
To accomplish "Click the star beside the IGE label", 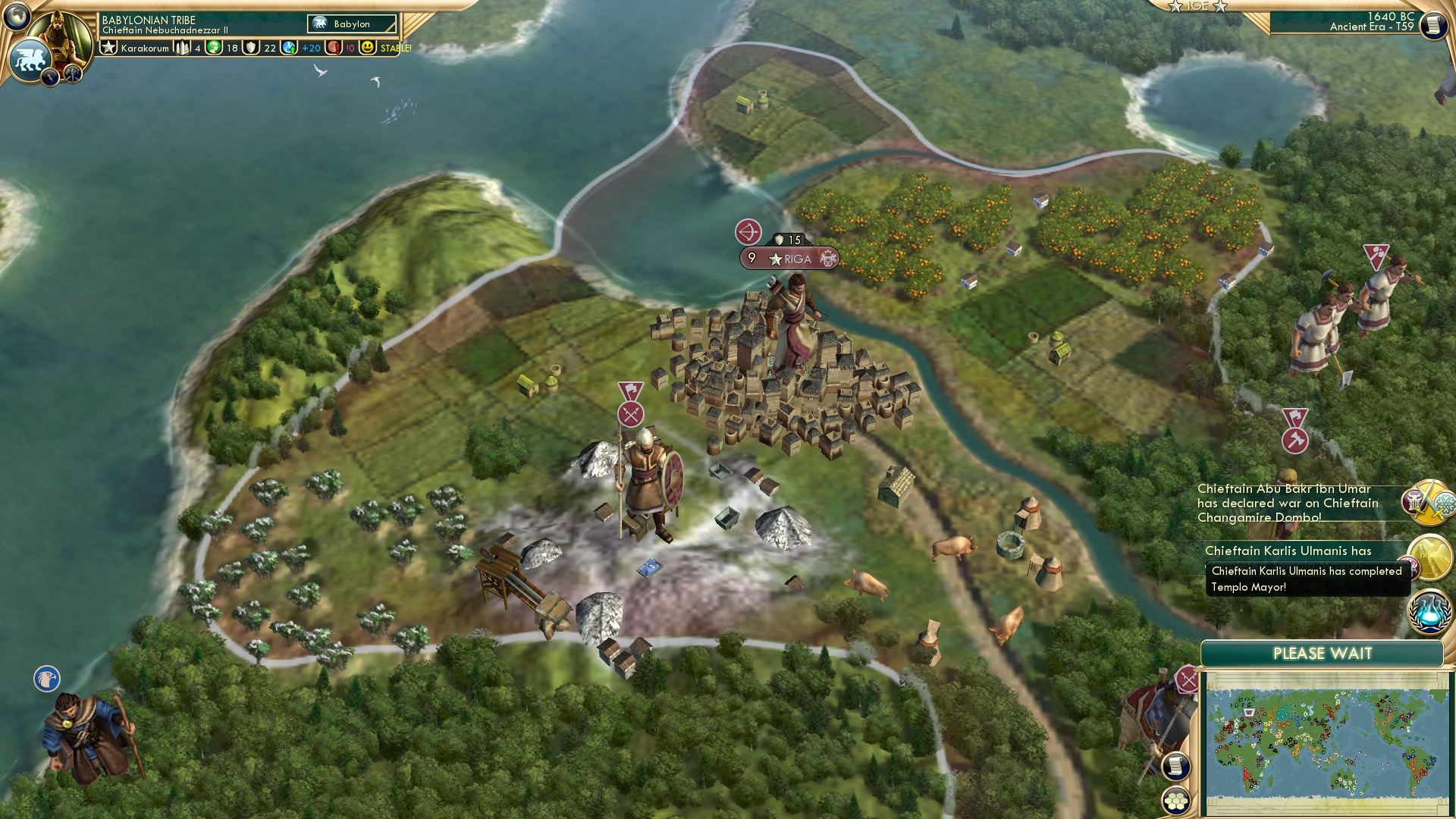I will 1173,7.
